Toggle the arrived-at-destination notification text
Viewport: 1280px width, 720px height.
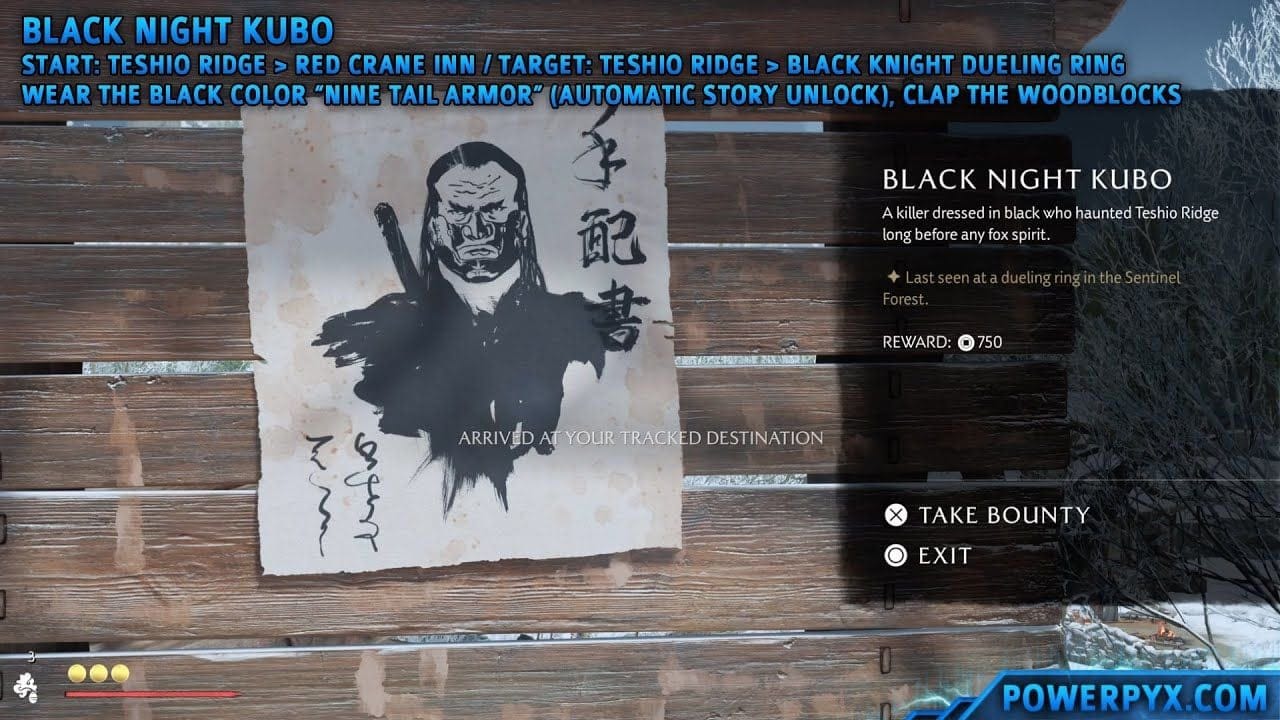tap(640, 437)
